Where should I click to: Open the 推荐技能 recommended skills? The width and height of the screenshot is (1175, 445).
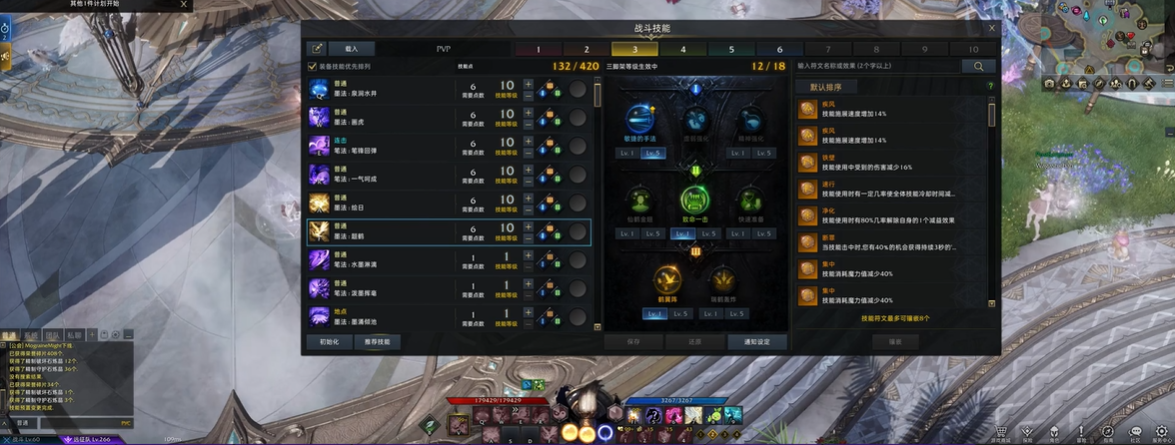[x=377, y=342]
